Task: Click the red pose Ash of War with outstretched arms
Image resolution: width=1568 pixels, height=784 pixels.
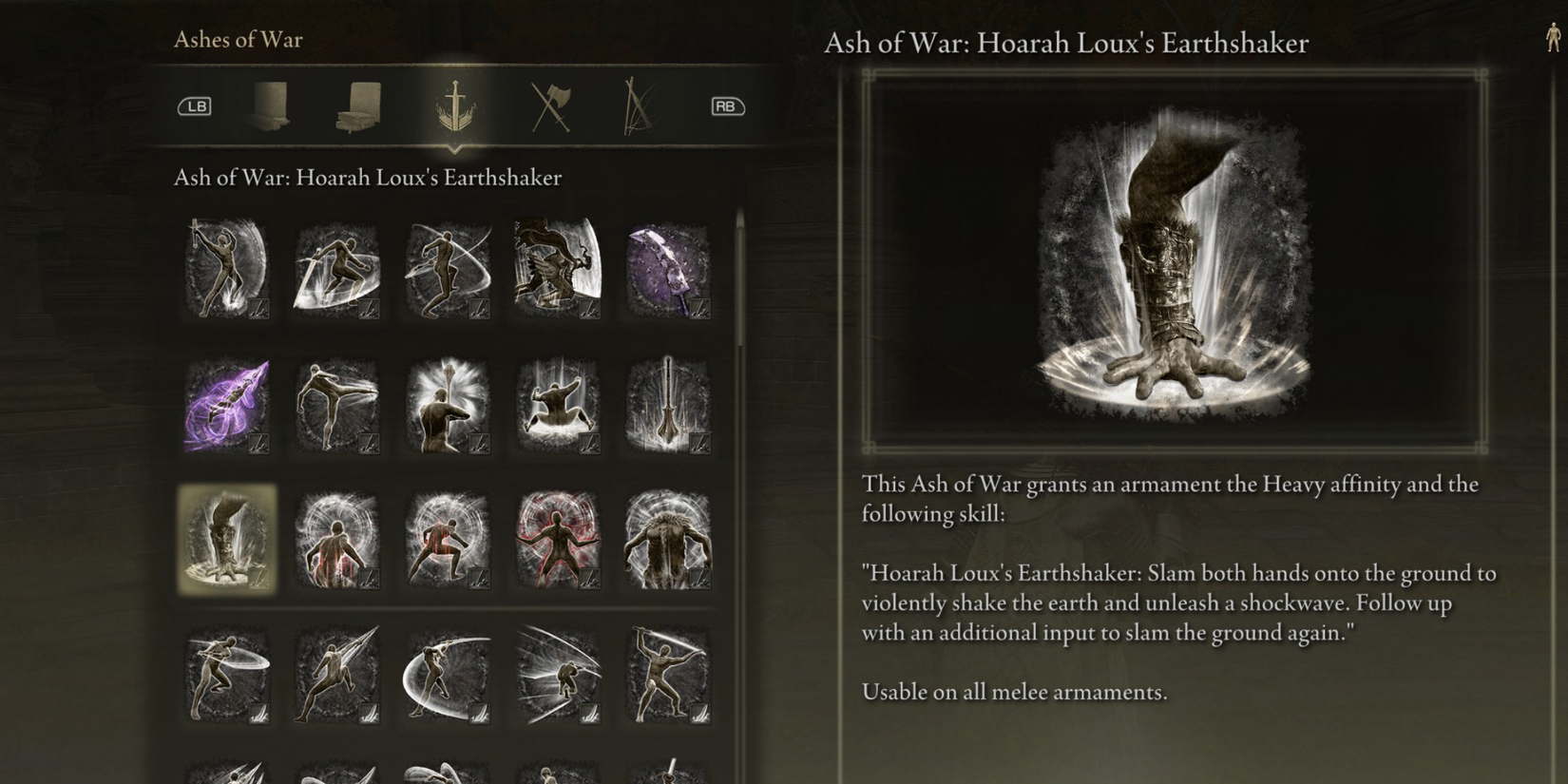Action: click(x=557, y=539)
